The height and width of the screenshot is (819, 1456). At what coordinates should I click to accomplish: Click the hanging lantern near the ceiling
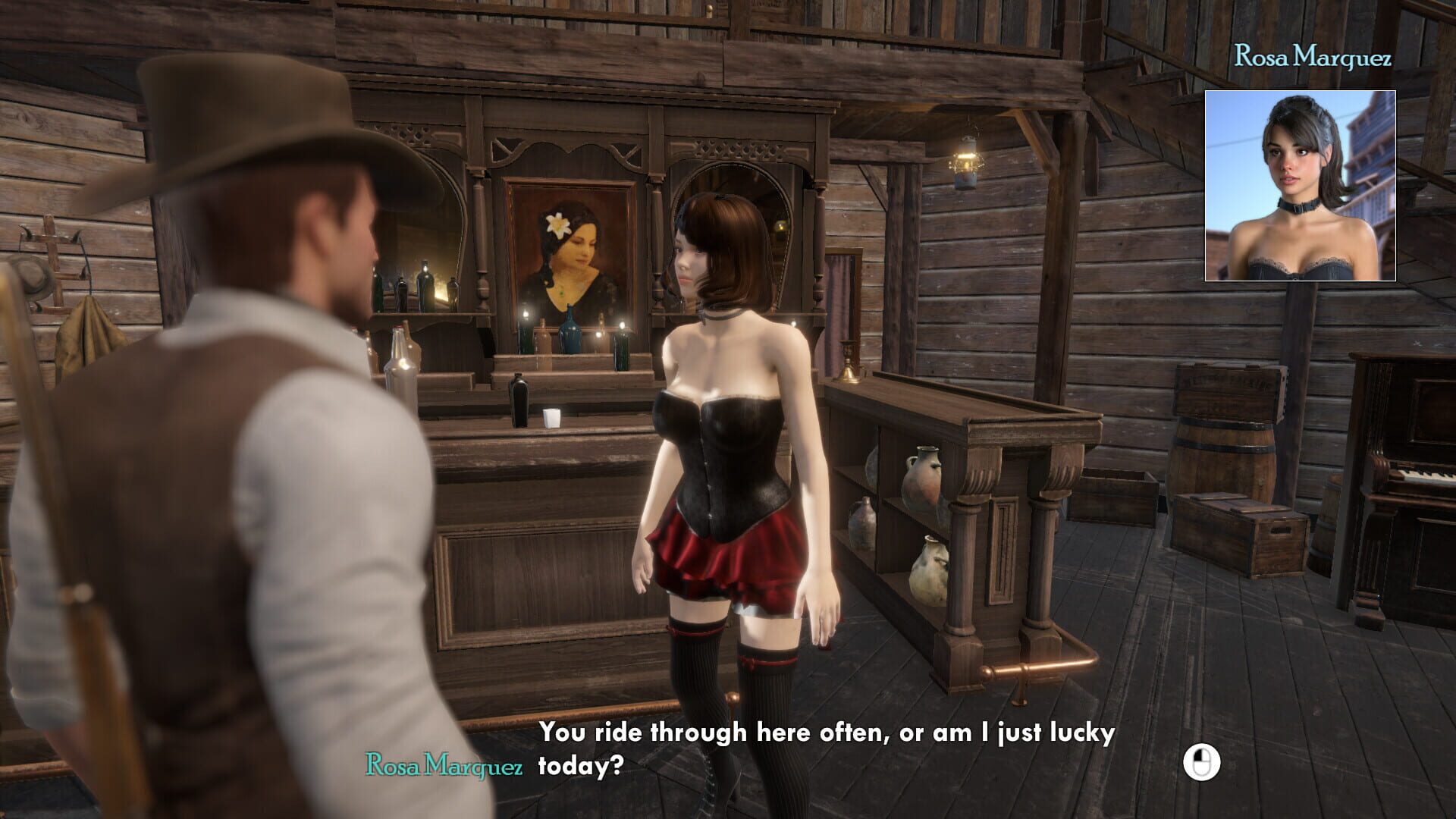[x=968, y=159]
